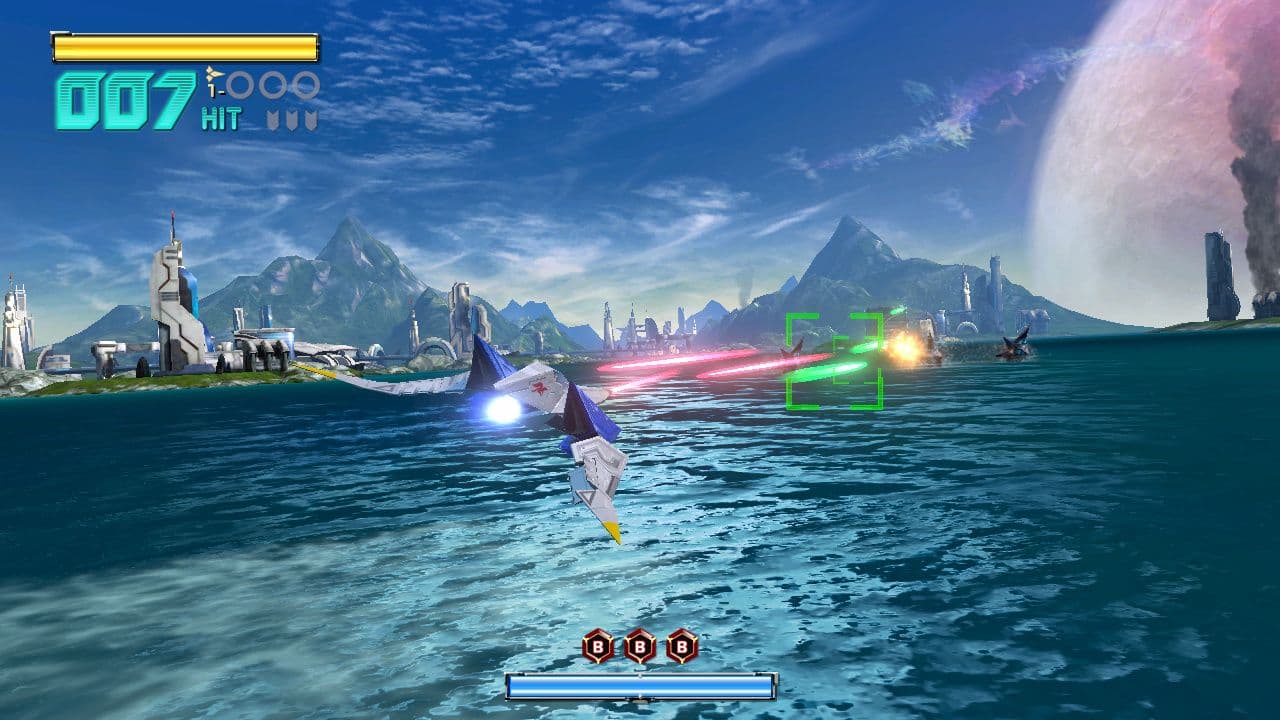The width and height of the screenshot is (1280, 720).
Task: Click the 1- lives count number
Action: [x=215, y=90]
